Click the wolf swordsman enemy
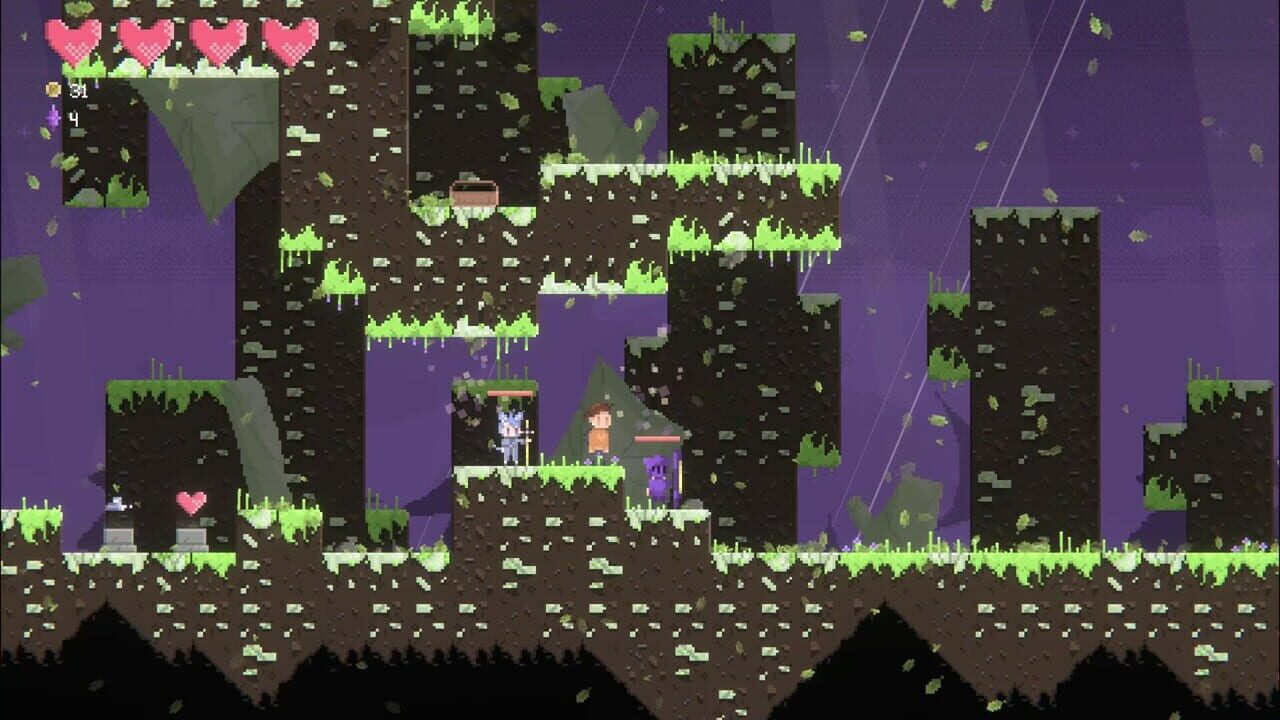The image size is (1280, 720). click(x=510, y=435)
